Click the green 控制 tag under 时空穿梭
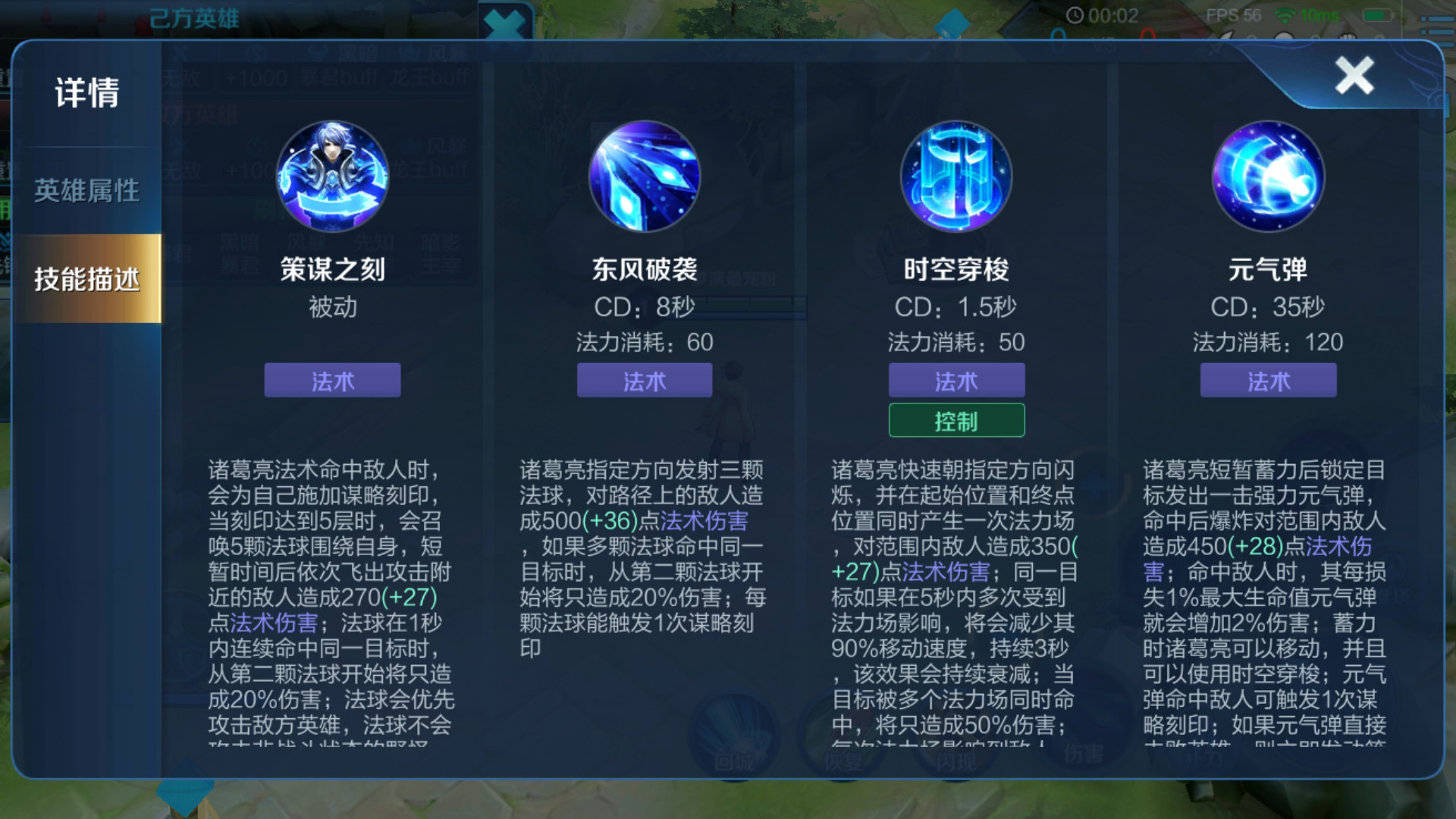 (x=956, y=419)
